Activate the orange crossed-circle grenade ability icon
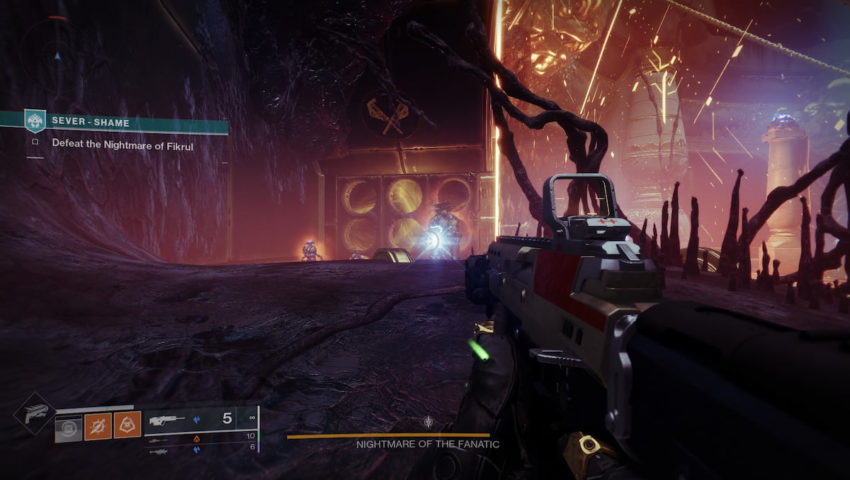 98,425
